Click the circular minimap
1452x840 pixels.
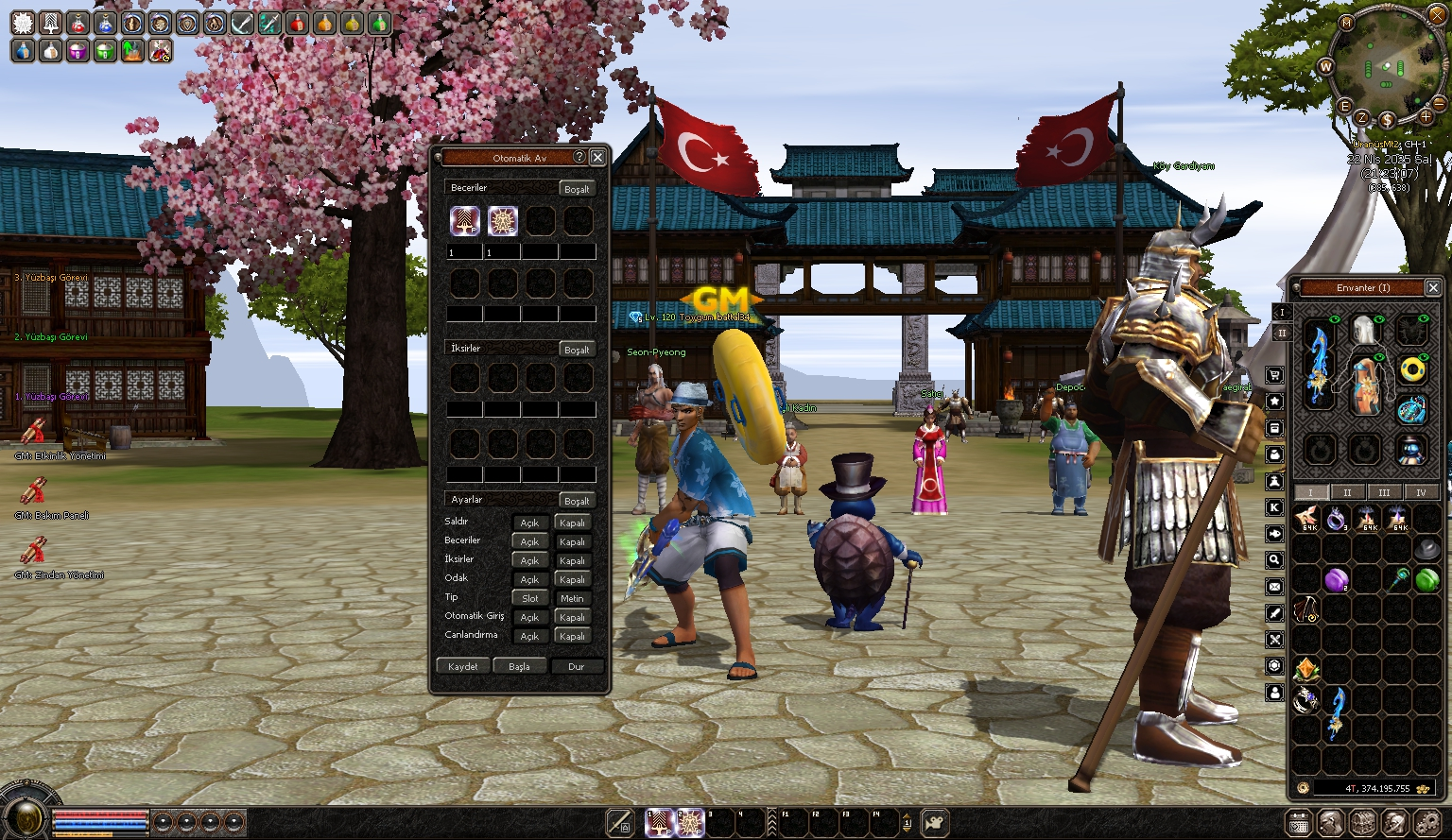coord(1385,68)
